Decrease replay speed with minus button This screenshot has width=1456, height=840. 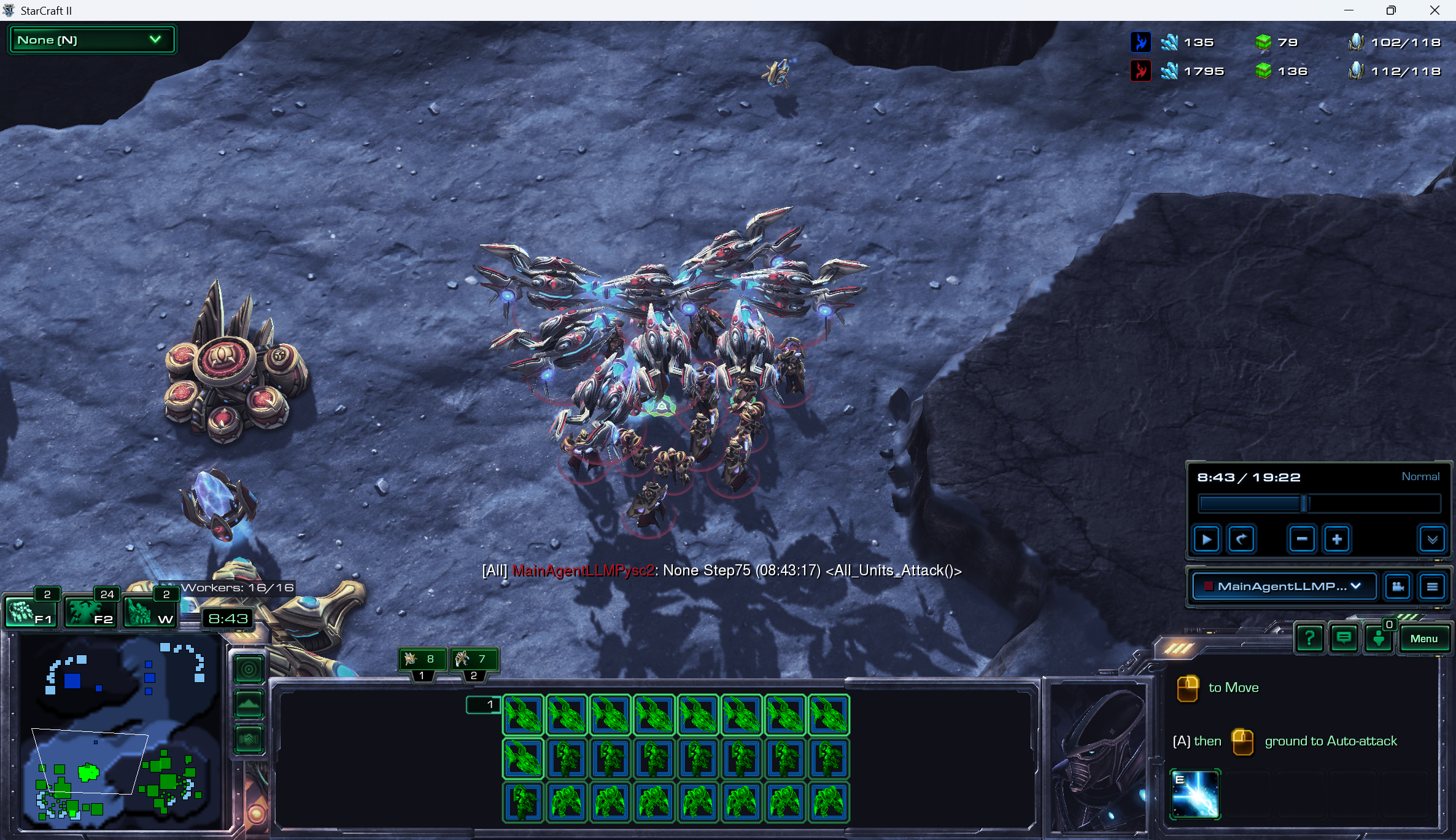(1301, 540)
